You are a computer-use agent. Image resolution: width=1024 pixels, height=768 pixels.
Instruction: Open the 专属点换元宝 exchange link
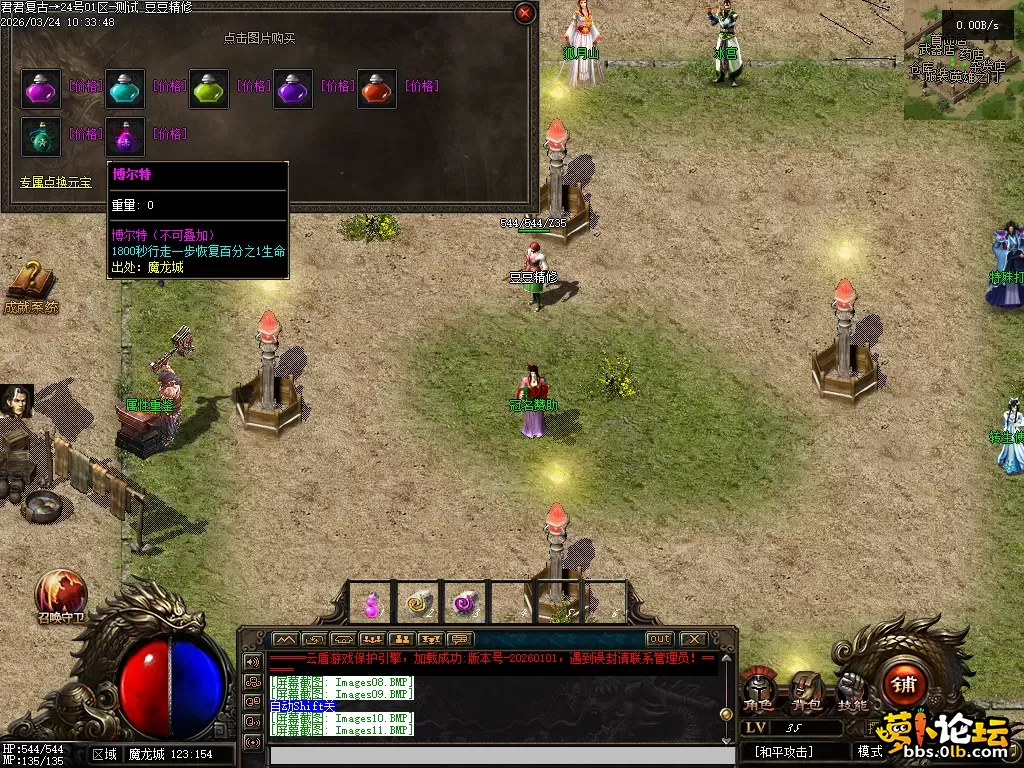coord(56,183)
